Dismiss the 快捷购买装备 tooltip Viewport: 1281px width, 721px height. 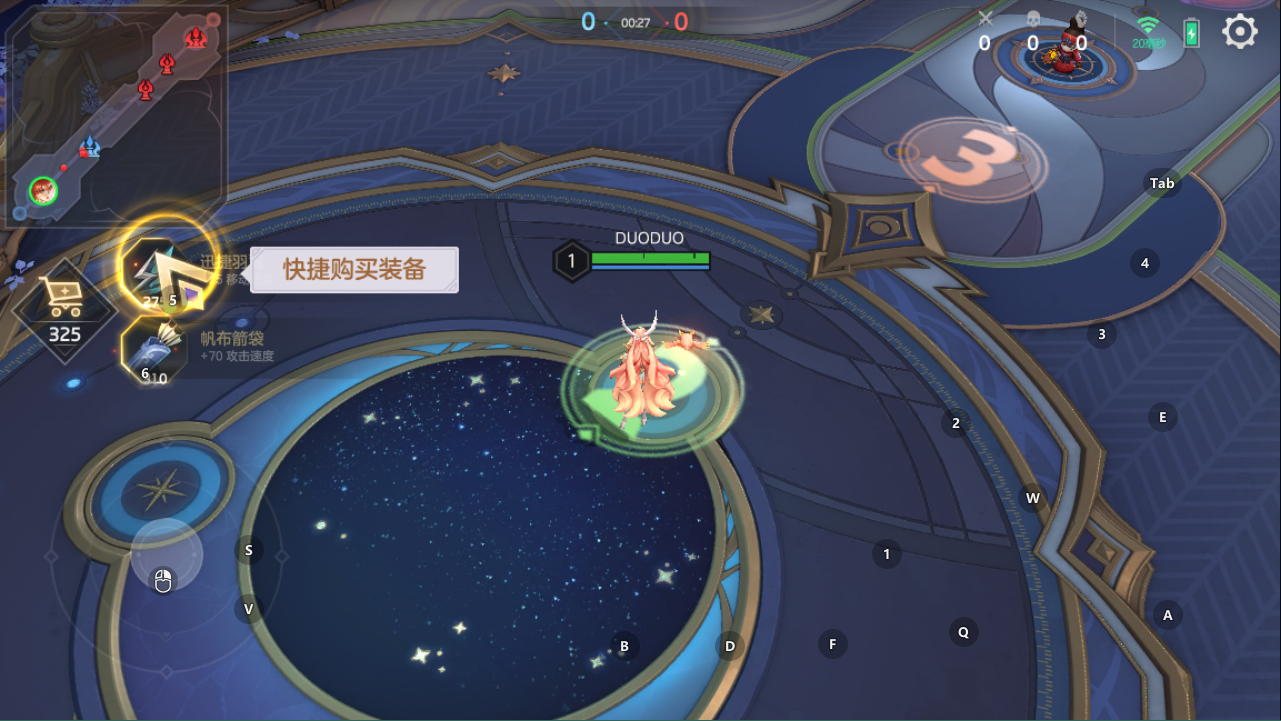pos(356,270)
